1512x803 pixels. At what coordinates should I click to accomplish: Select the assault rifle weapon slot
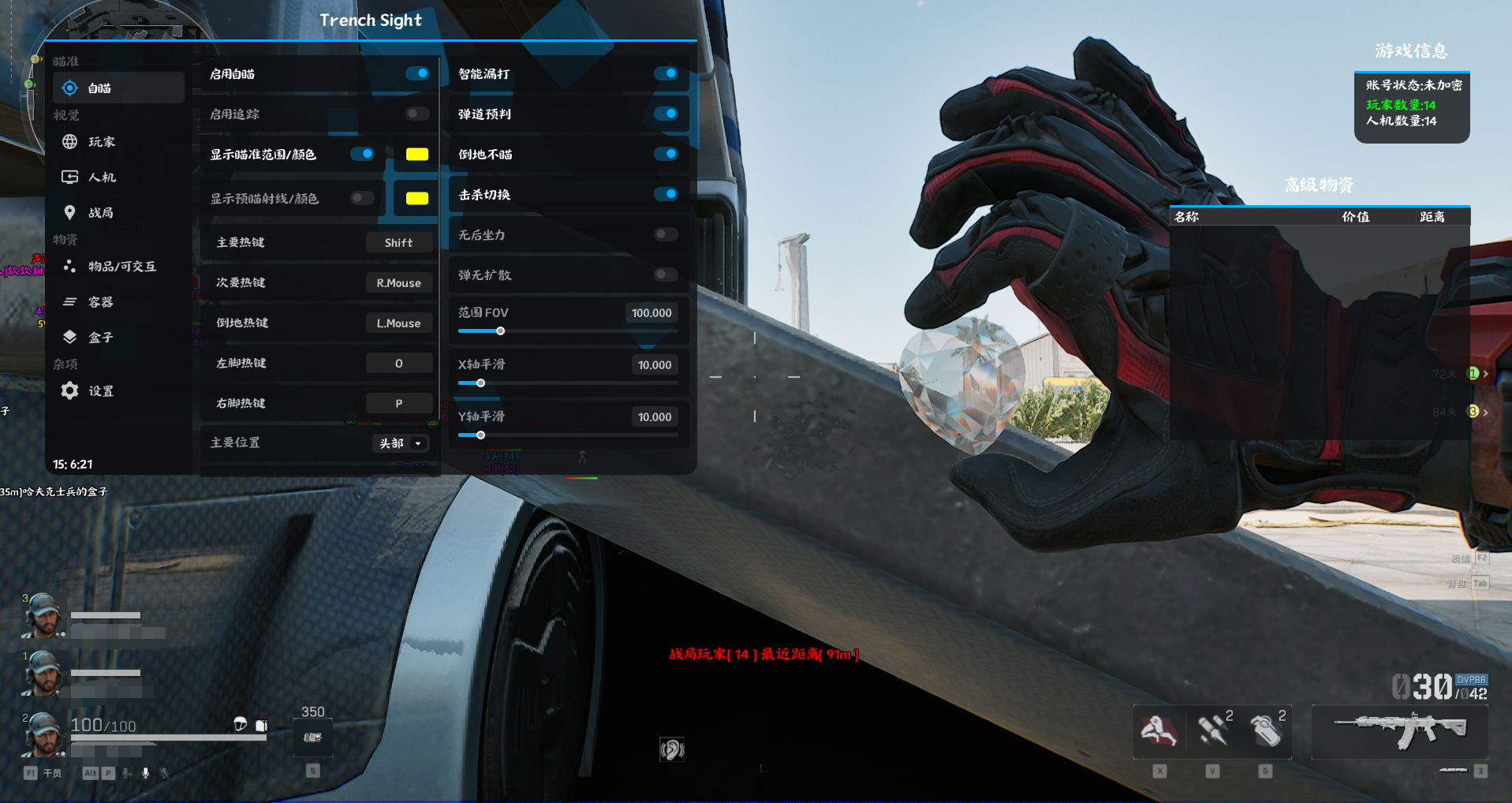point(1399,731)
